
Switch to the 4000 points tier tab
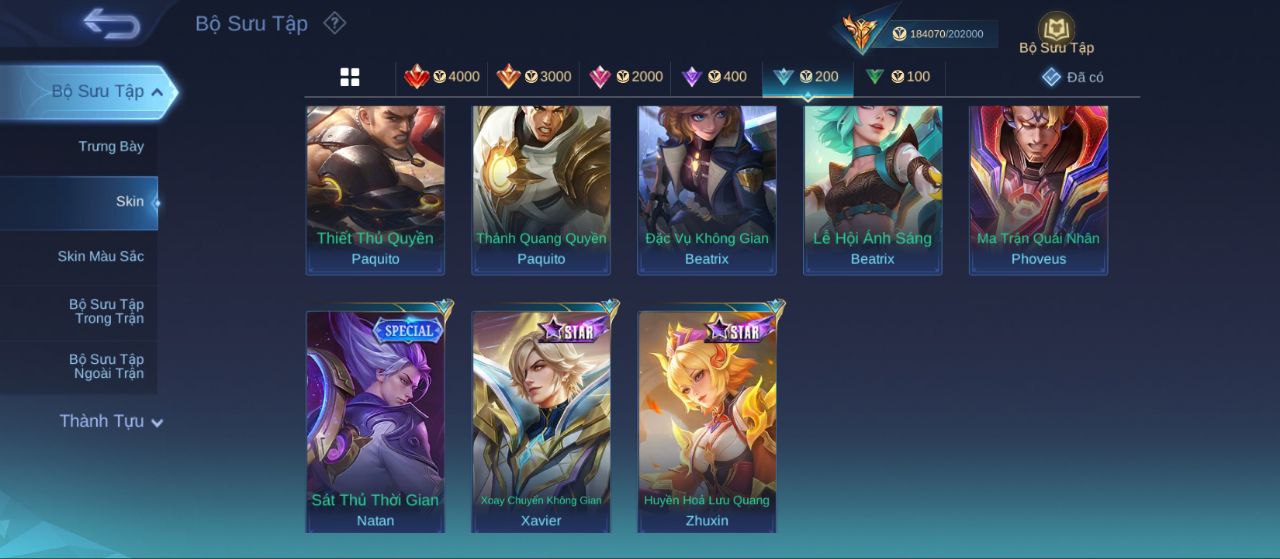442,77
